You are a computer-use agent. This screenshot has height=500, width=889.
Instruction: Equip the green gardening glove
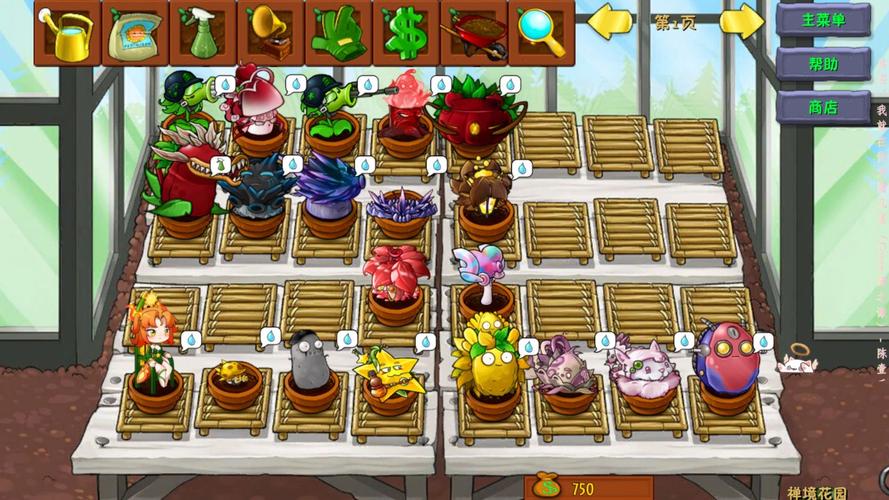(338, 33)
